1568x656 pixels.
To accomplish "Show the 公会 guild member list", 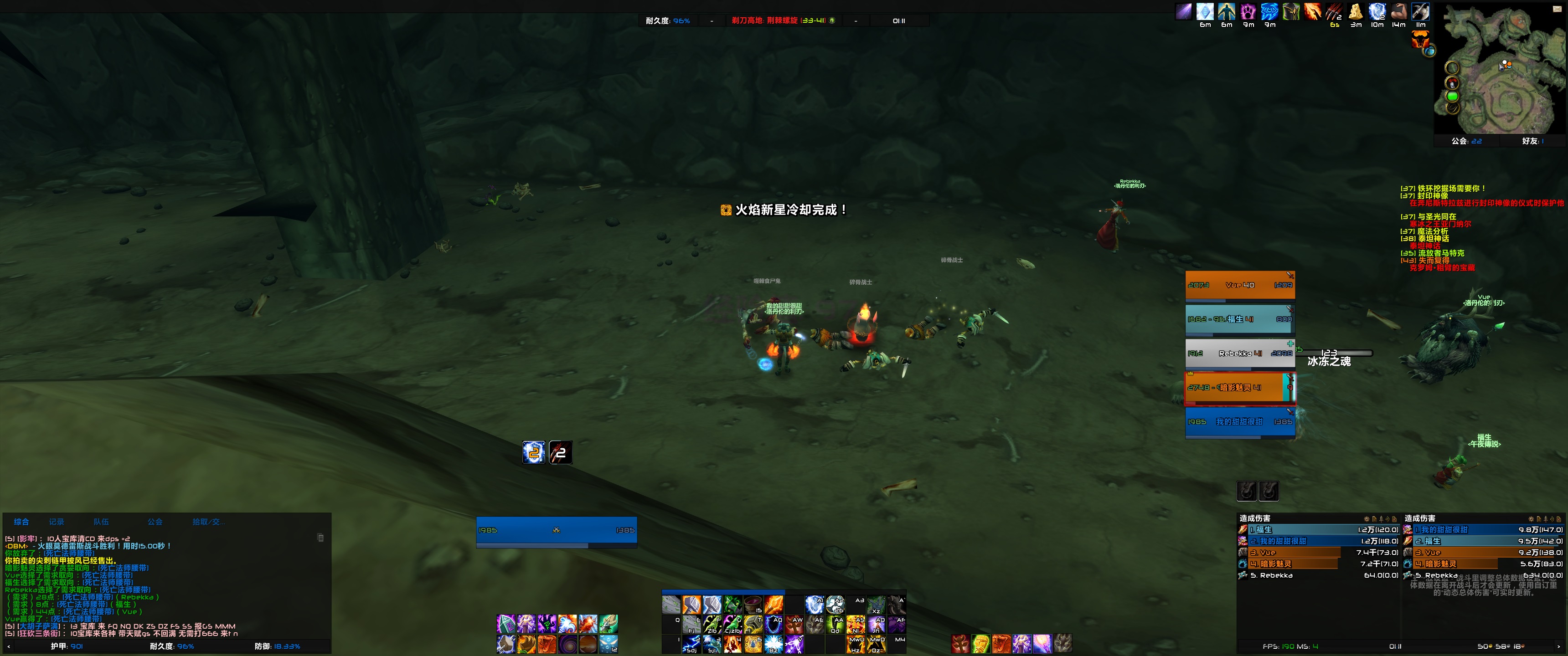I will [x=1467, y=141].
